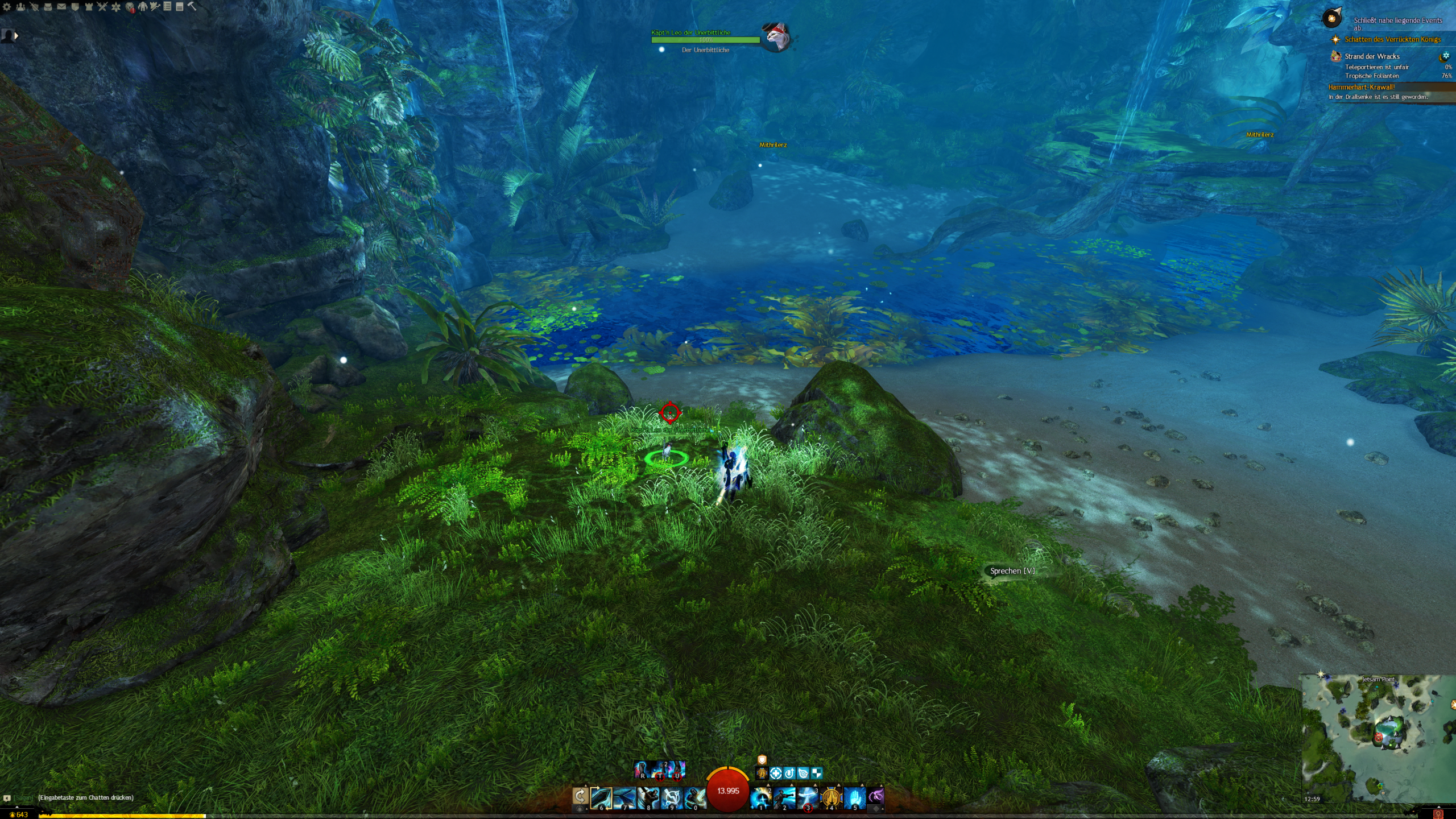Click the Strand der Wracks tracker entry
Viewport: 1456px width, 819px height.
tap(1372, 56)
